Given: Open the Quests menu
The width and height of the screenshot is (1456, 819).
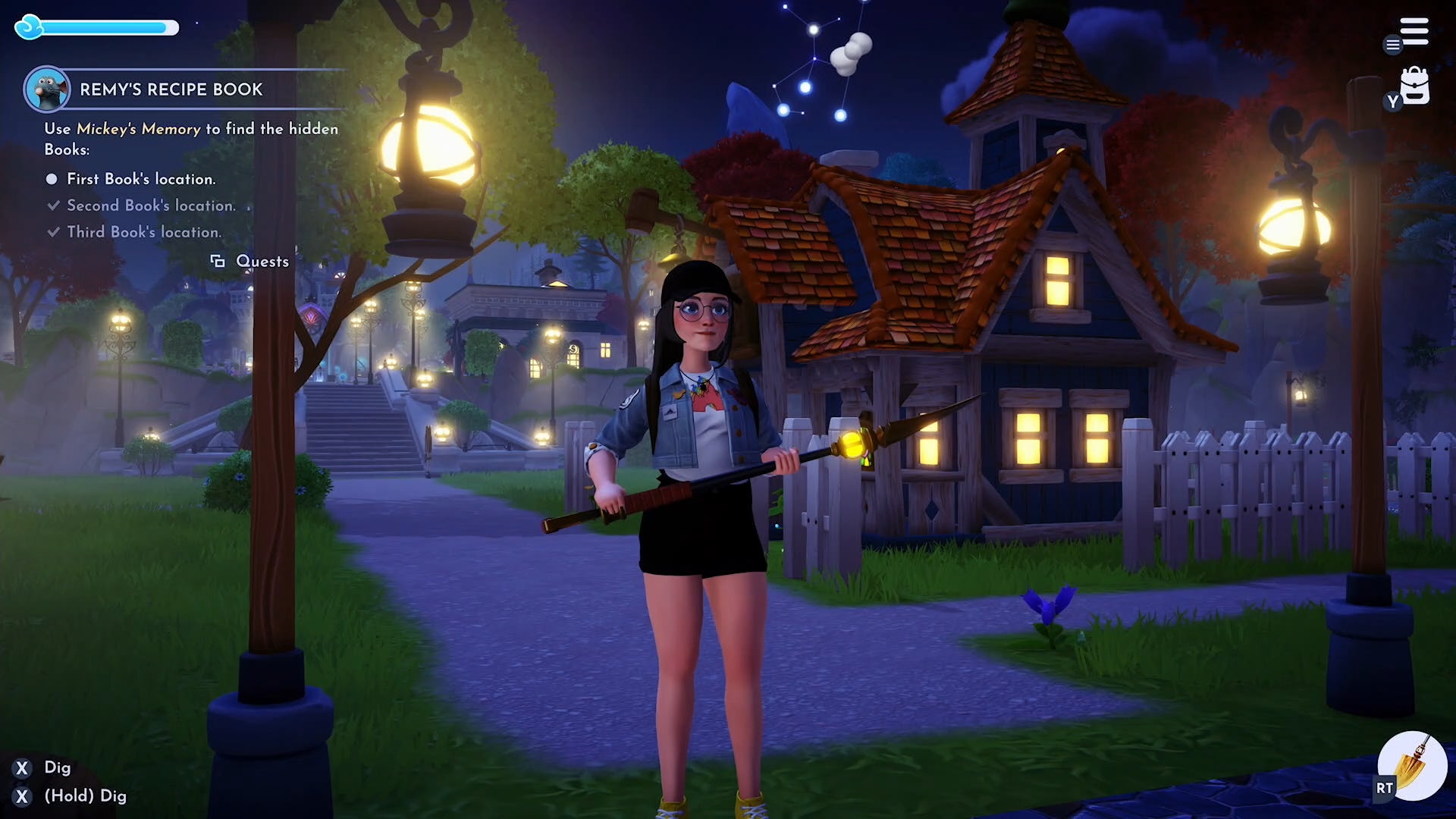Looking at the screenshot, I should click(262, 261).
